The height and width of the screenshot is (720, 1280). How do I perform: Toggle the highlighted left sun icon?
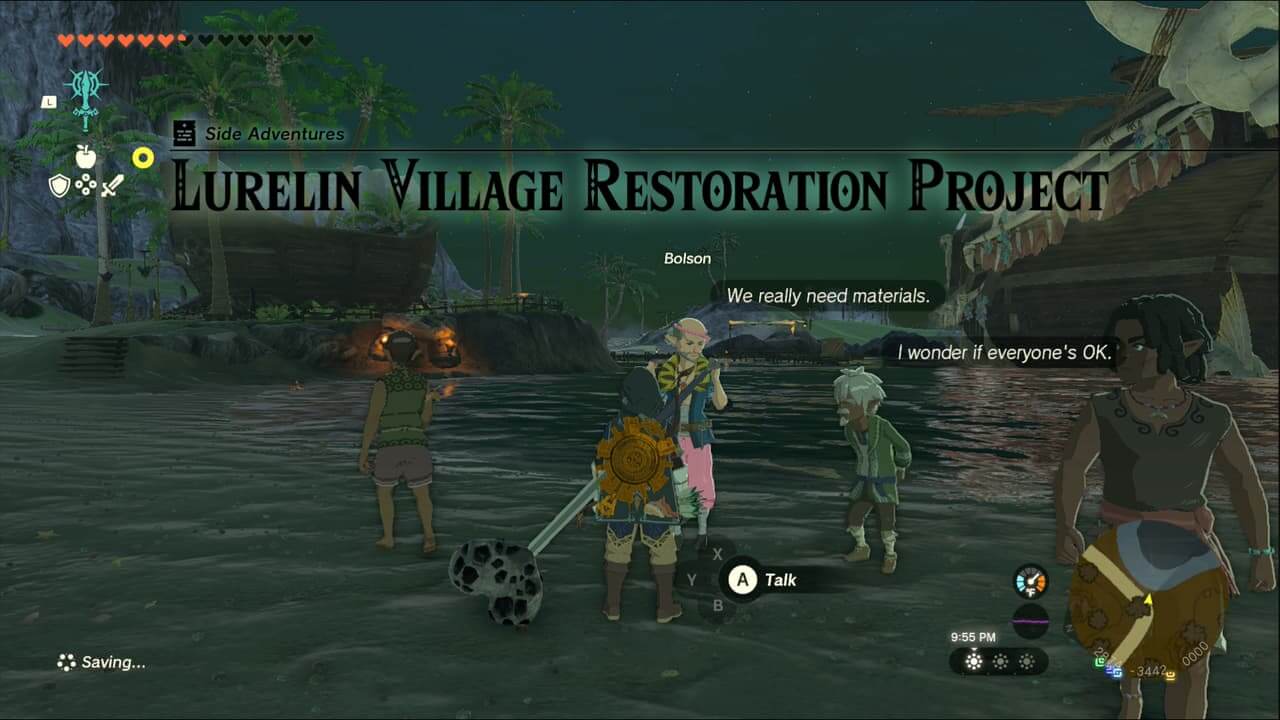click(x=973, y=660)
